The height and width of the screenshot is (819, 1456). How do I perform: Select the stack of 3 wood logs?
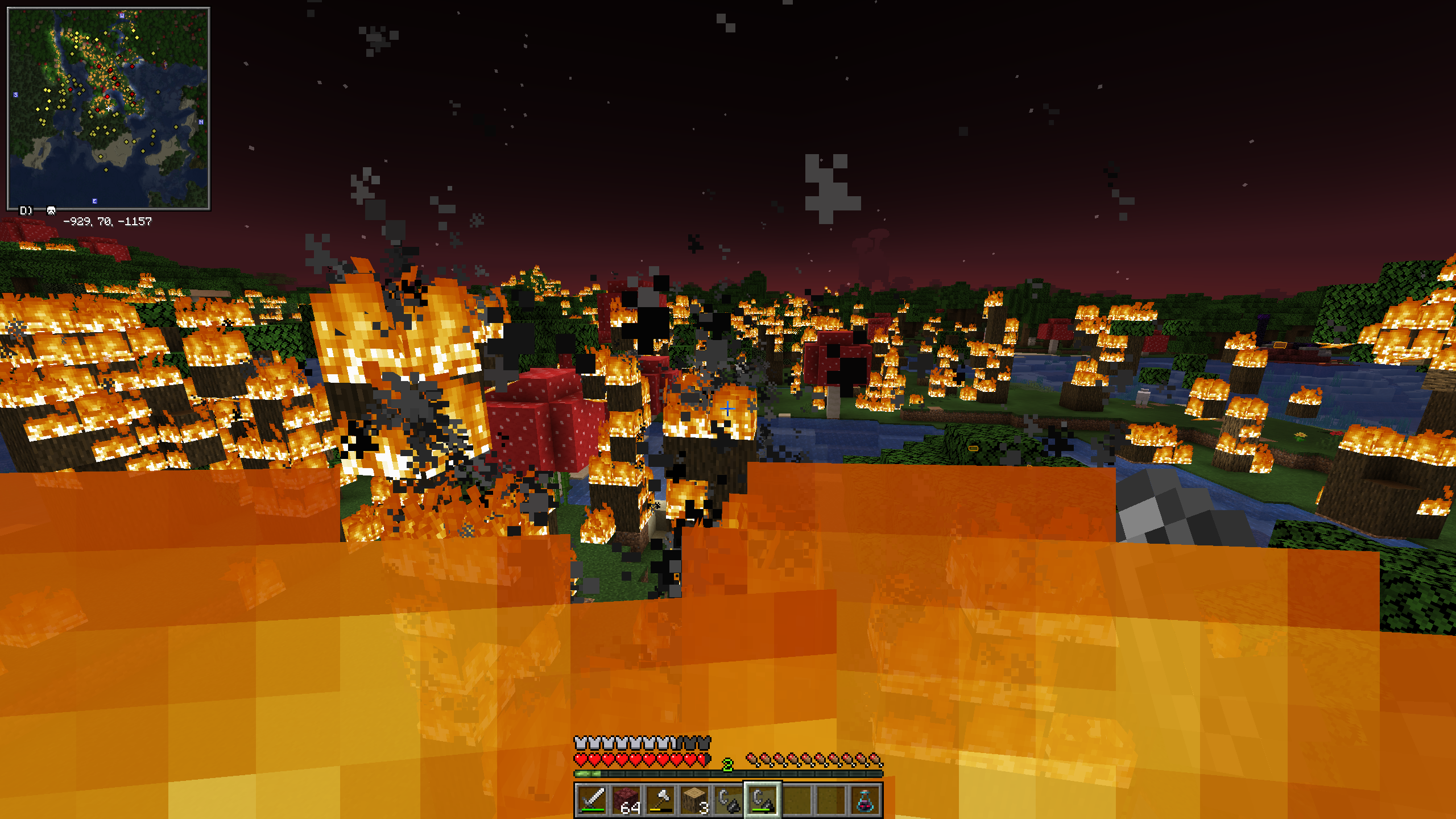click(x=694, y=800)
